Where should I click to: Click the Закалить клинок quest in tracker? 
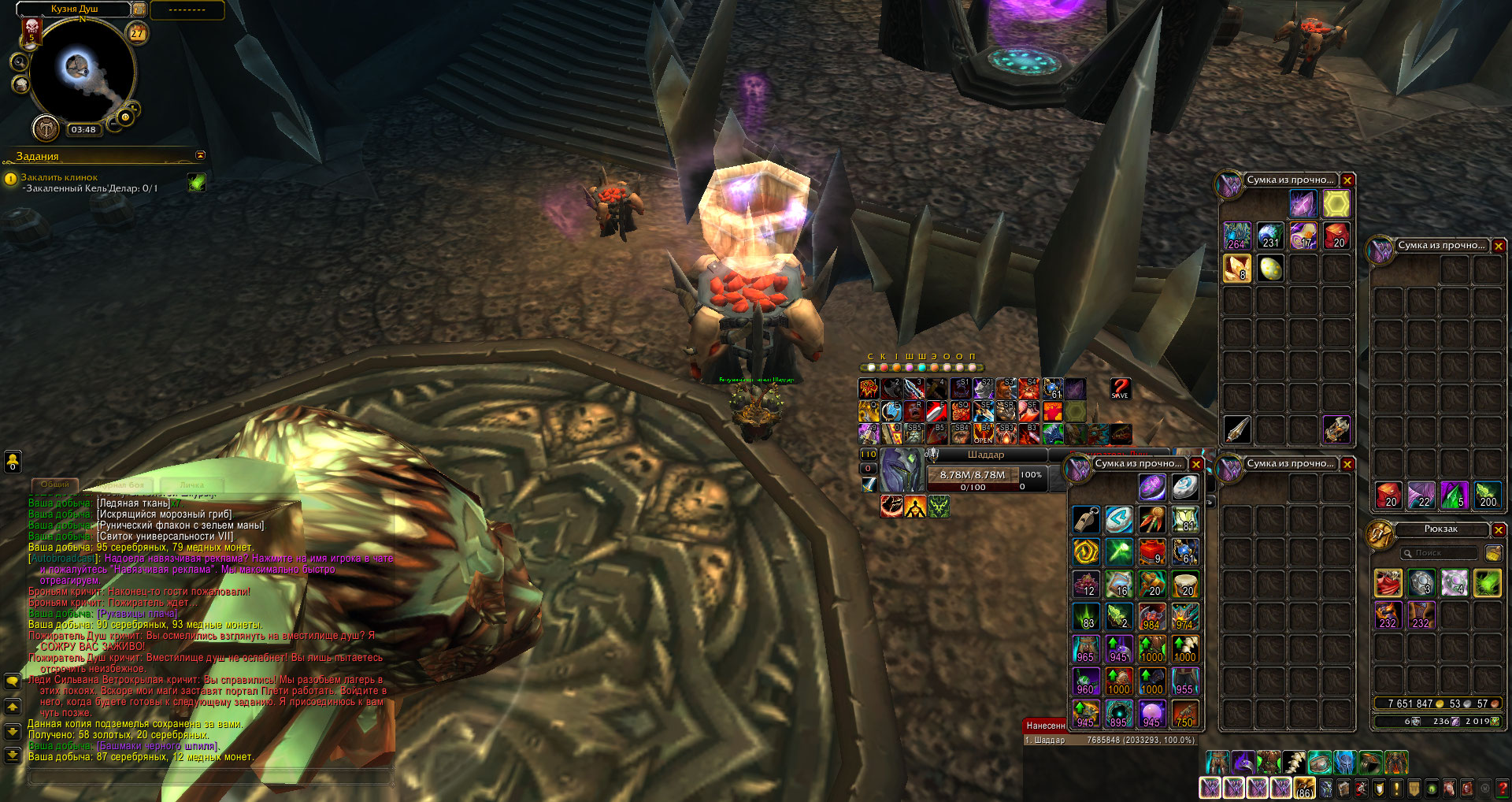59,177
